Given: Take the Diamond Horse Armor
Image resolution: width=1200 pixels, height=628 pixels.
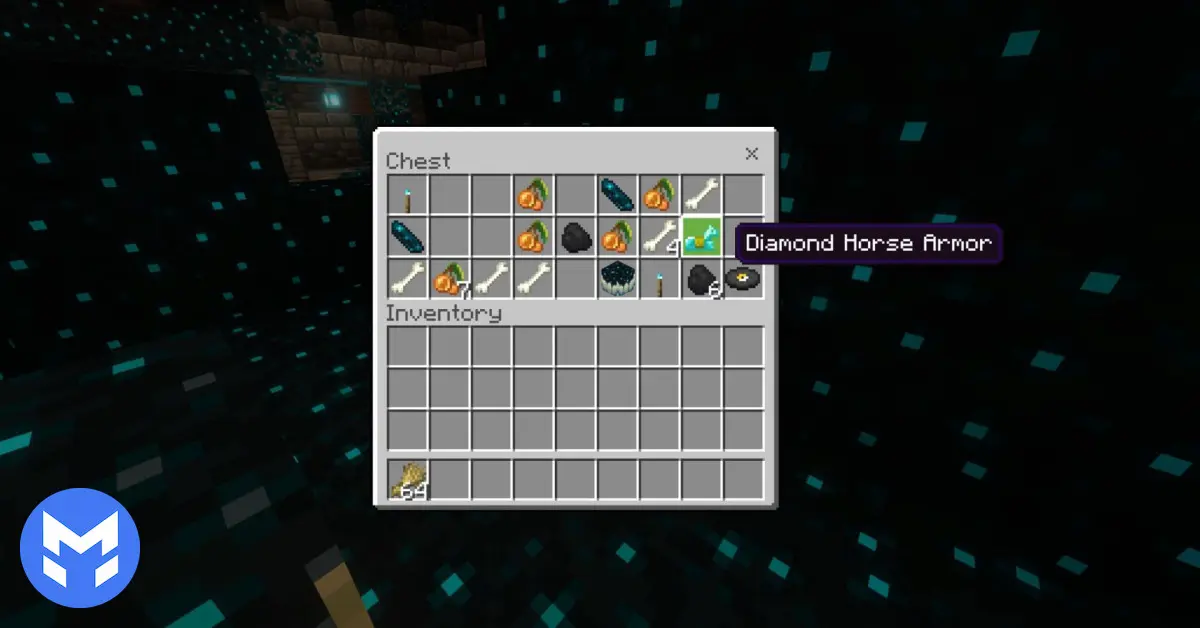Looking at the screenshot, I should (701, 237).
